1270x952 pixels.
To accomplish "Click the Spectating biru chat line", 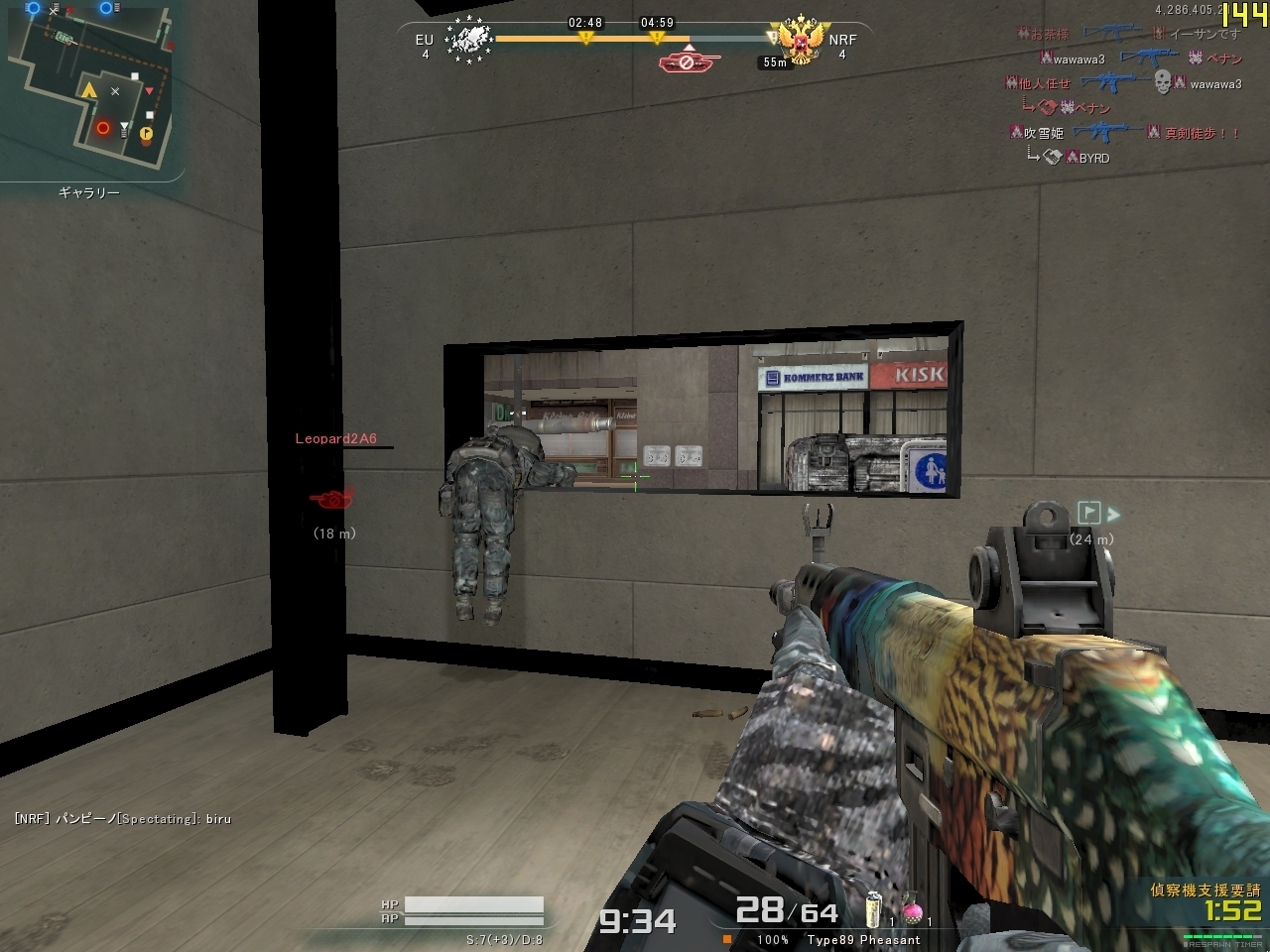I will point(123,818).
